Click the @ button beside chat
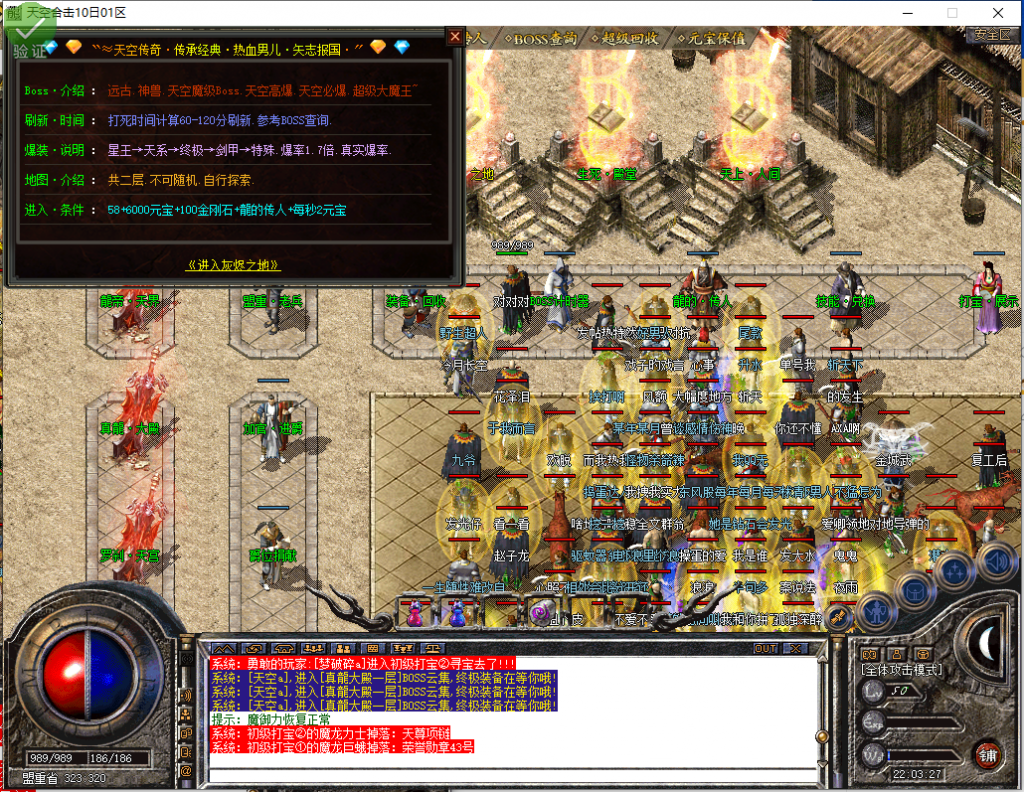1024x792 pixels. tap(185, 771)
